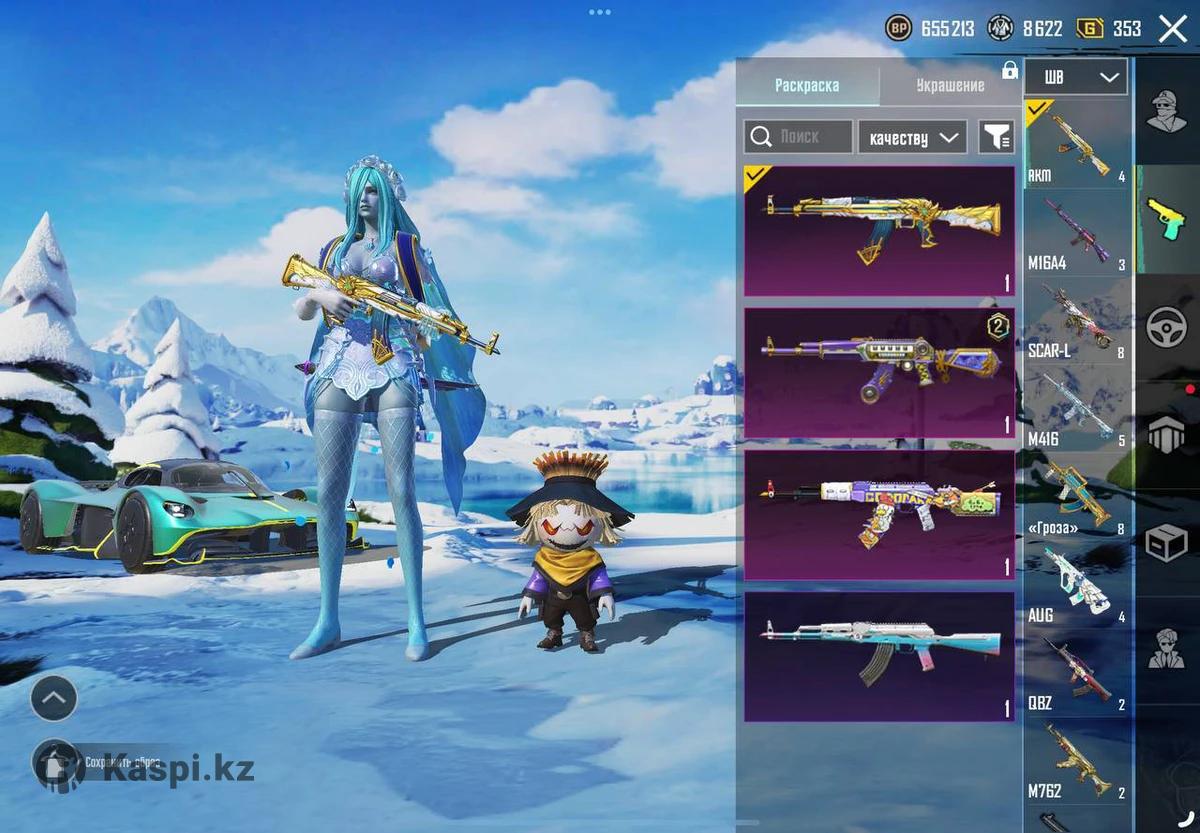Open the Украшение tab
Image resolution: width=1200 pixels, height=833 pixels.
pos(950,86)
